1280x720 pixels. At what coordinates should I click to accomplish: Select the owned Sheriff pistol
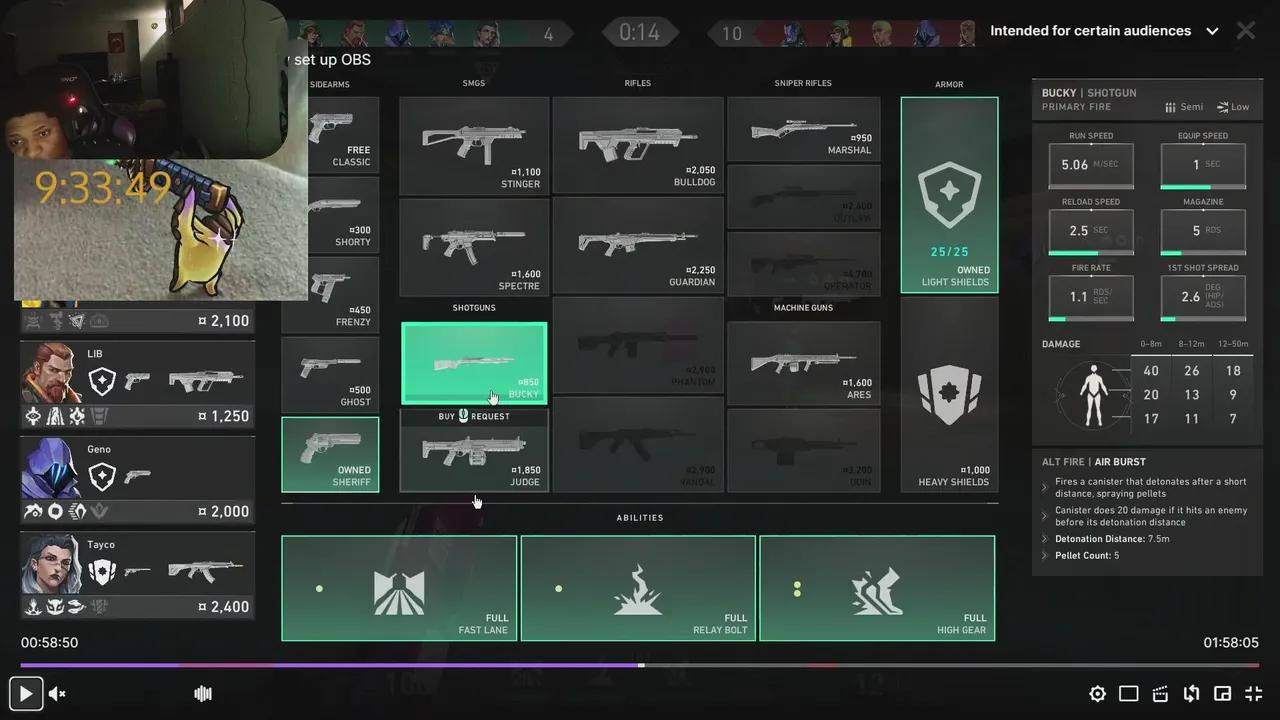(330, 452)
